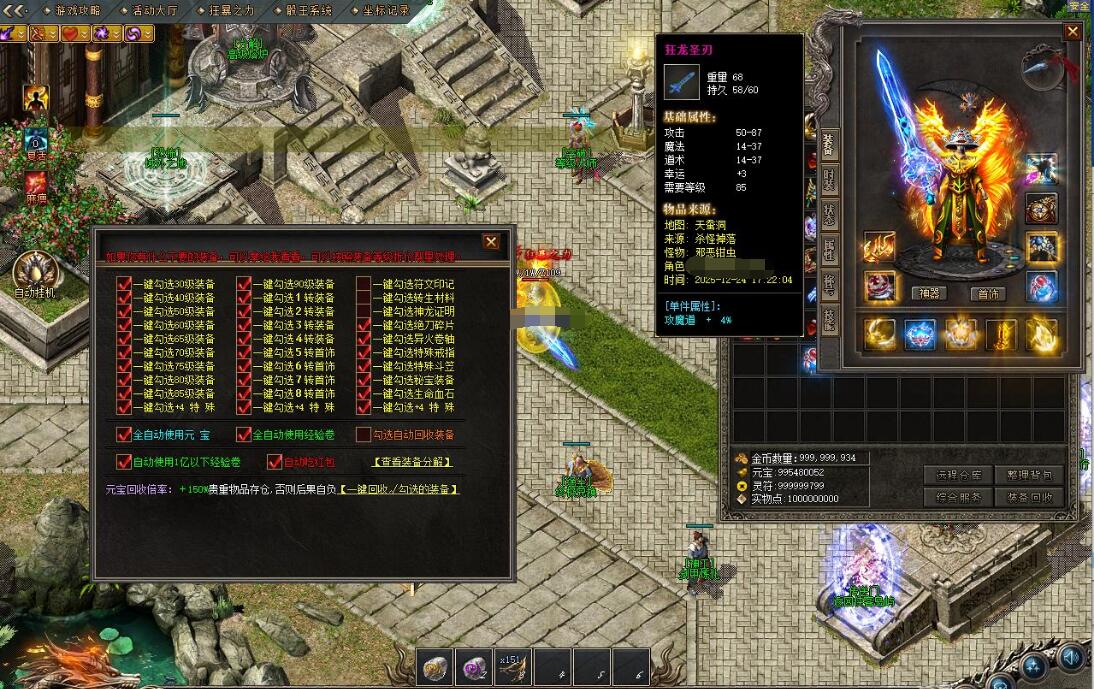Show the 首饰 jewelry equipment
Image resolution: width=1094 pixels, height=689 pixels.
pyautogui.click(x=989, y=294)
